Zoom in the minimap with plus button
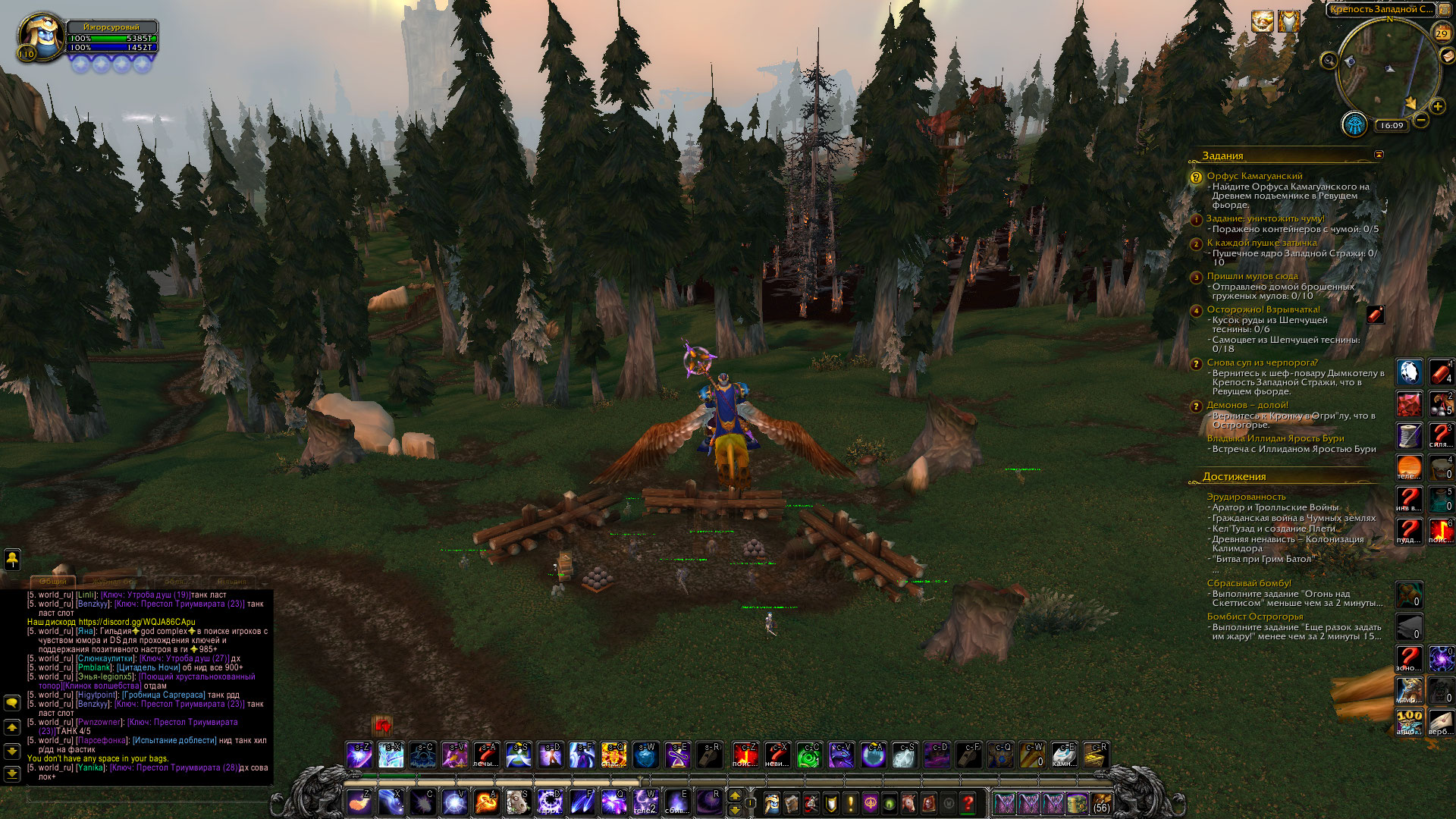 [1438, 106]
